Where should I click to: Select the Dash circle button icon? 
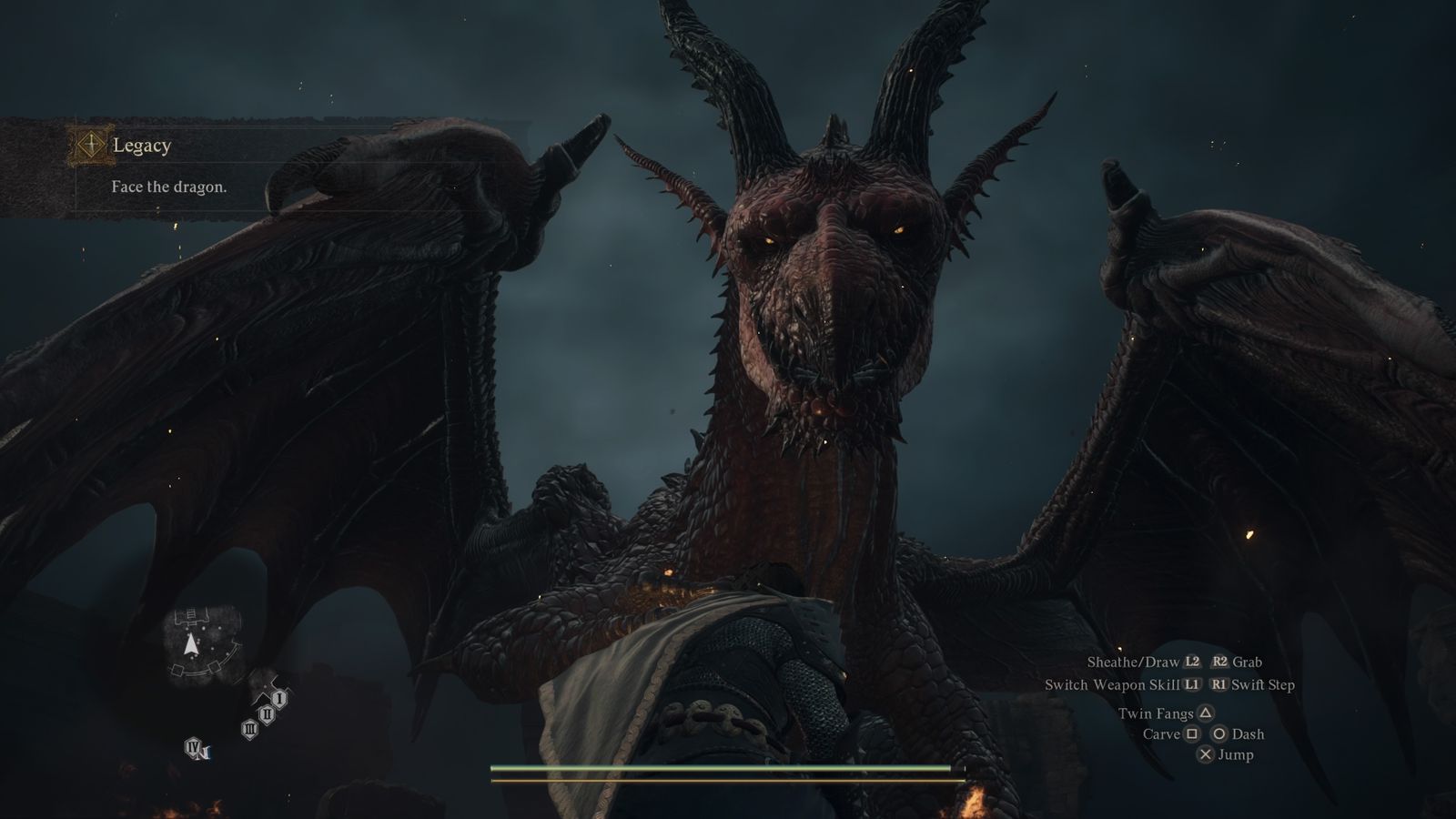[x=1218, y=734]
